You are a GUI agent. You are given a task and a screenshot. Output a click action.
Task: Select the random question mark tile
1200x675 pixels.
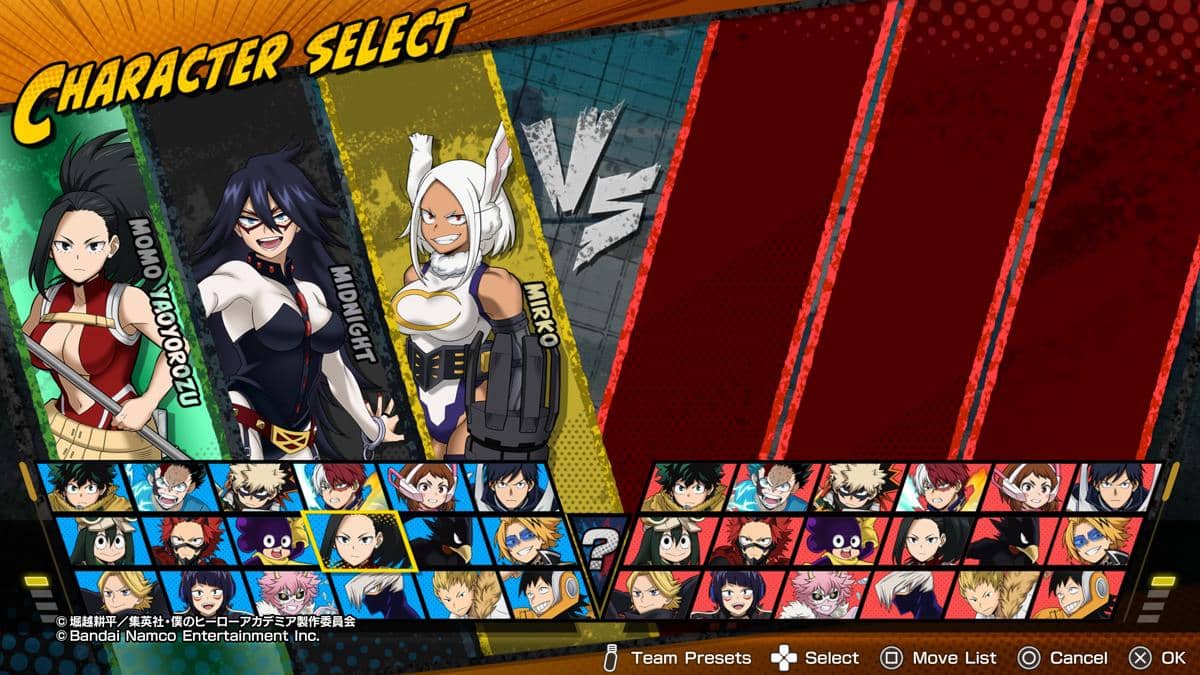[x=600, y=545]
